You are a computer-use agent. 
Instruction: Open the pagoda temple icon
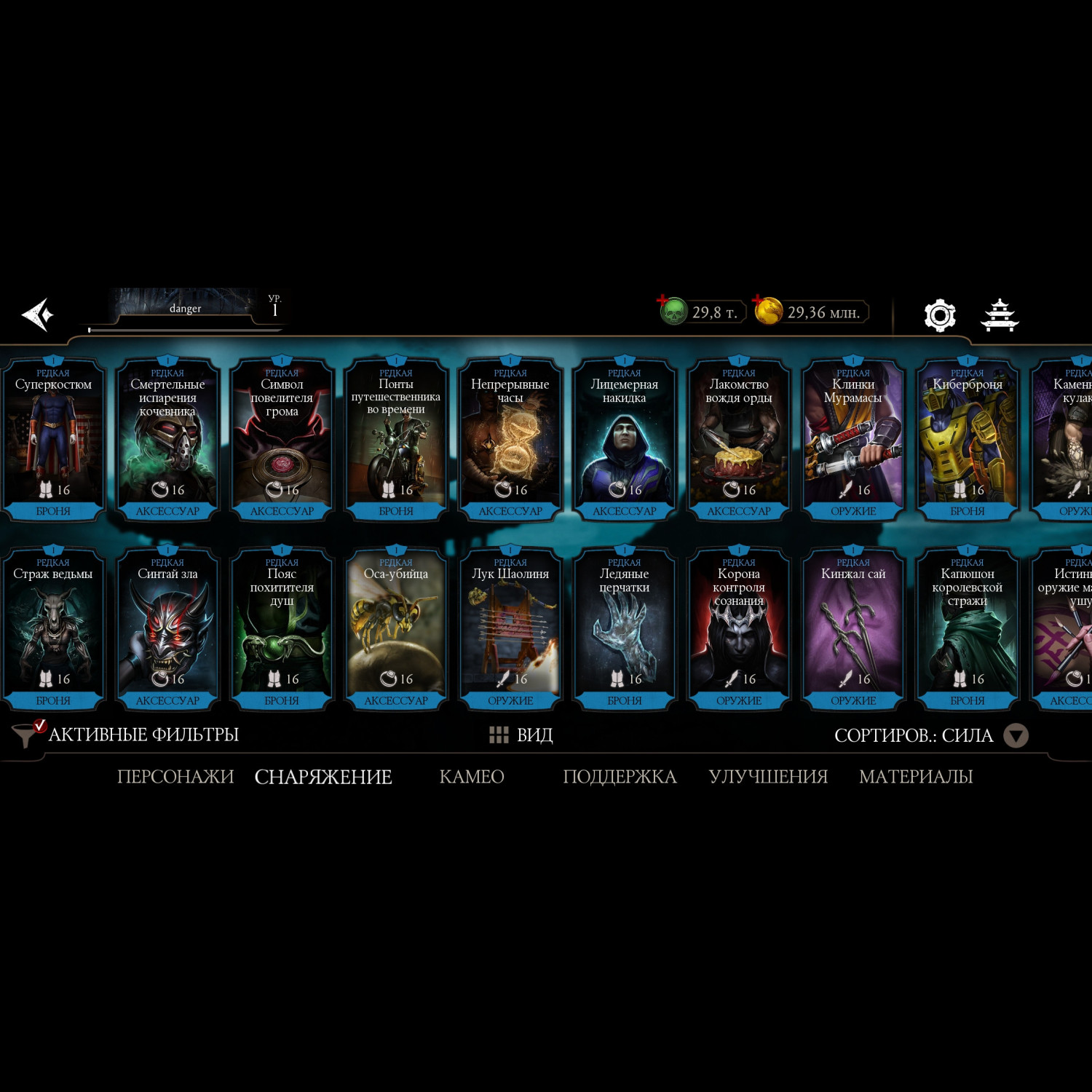1000,315
